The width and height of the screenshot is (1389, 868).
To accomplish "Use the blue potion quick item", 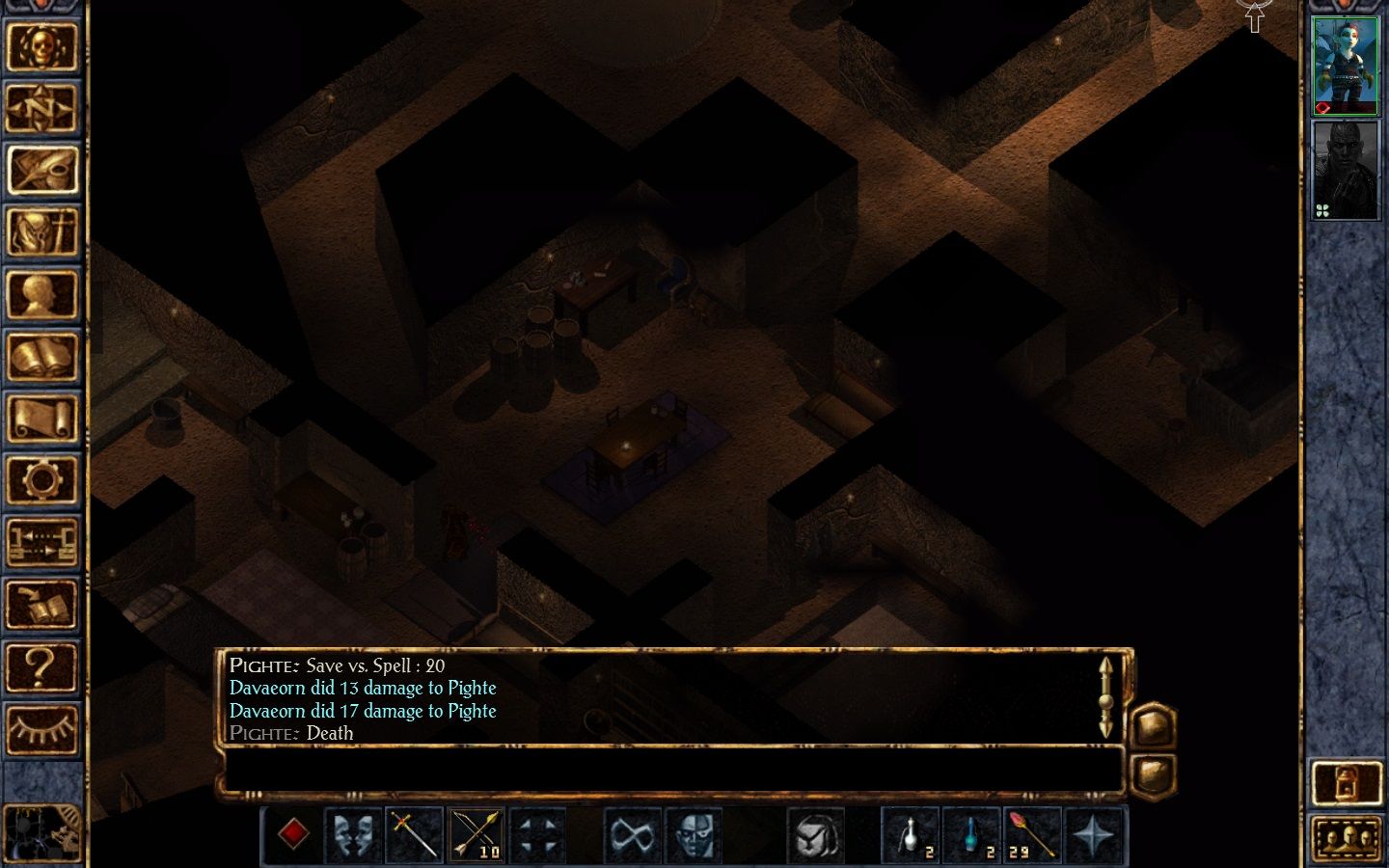I will pyautogui.click(x=972, y=834).
